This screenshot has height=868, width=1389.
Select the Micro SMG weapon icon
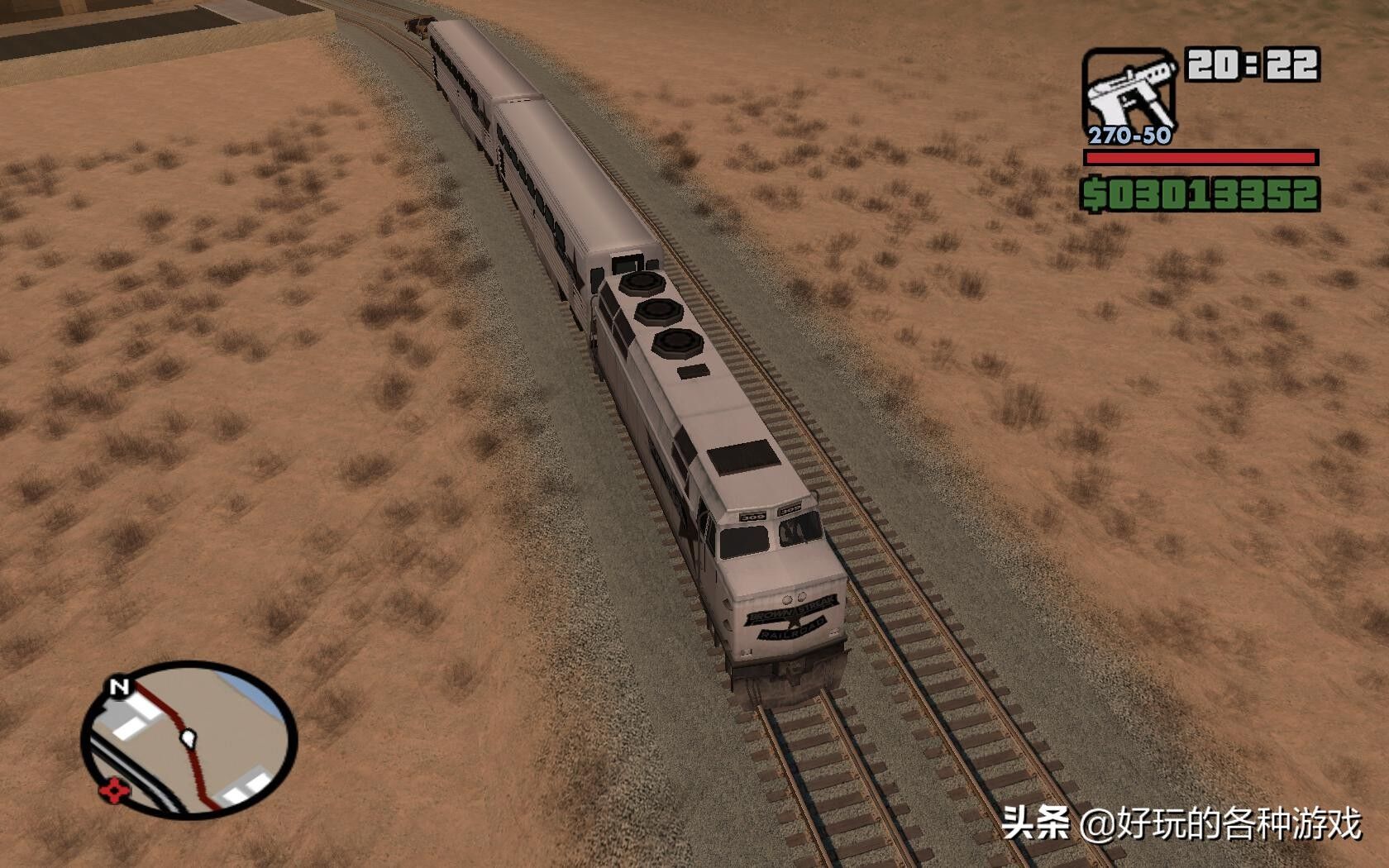1129,87
